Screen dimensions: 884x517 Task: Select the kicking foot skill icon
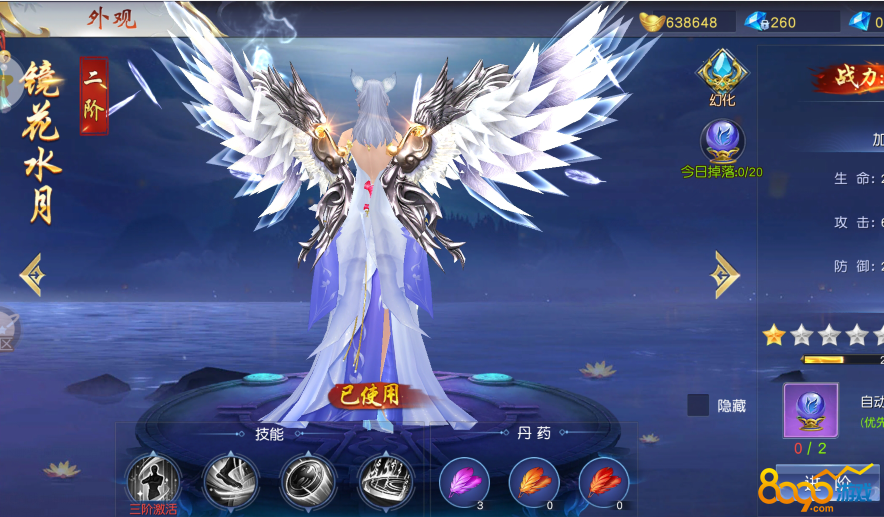(x=231, y=480)
